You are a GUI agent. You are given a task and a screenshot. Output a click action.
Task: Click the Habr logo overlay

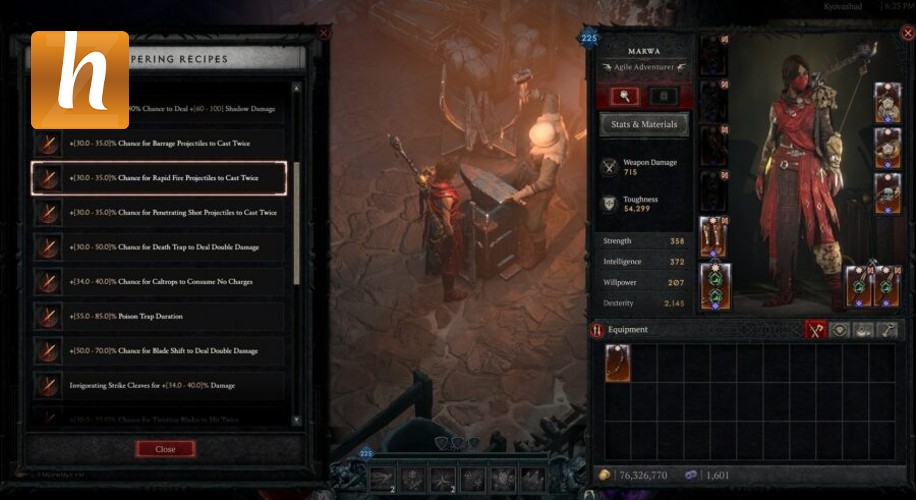point(80,80)
